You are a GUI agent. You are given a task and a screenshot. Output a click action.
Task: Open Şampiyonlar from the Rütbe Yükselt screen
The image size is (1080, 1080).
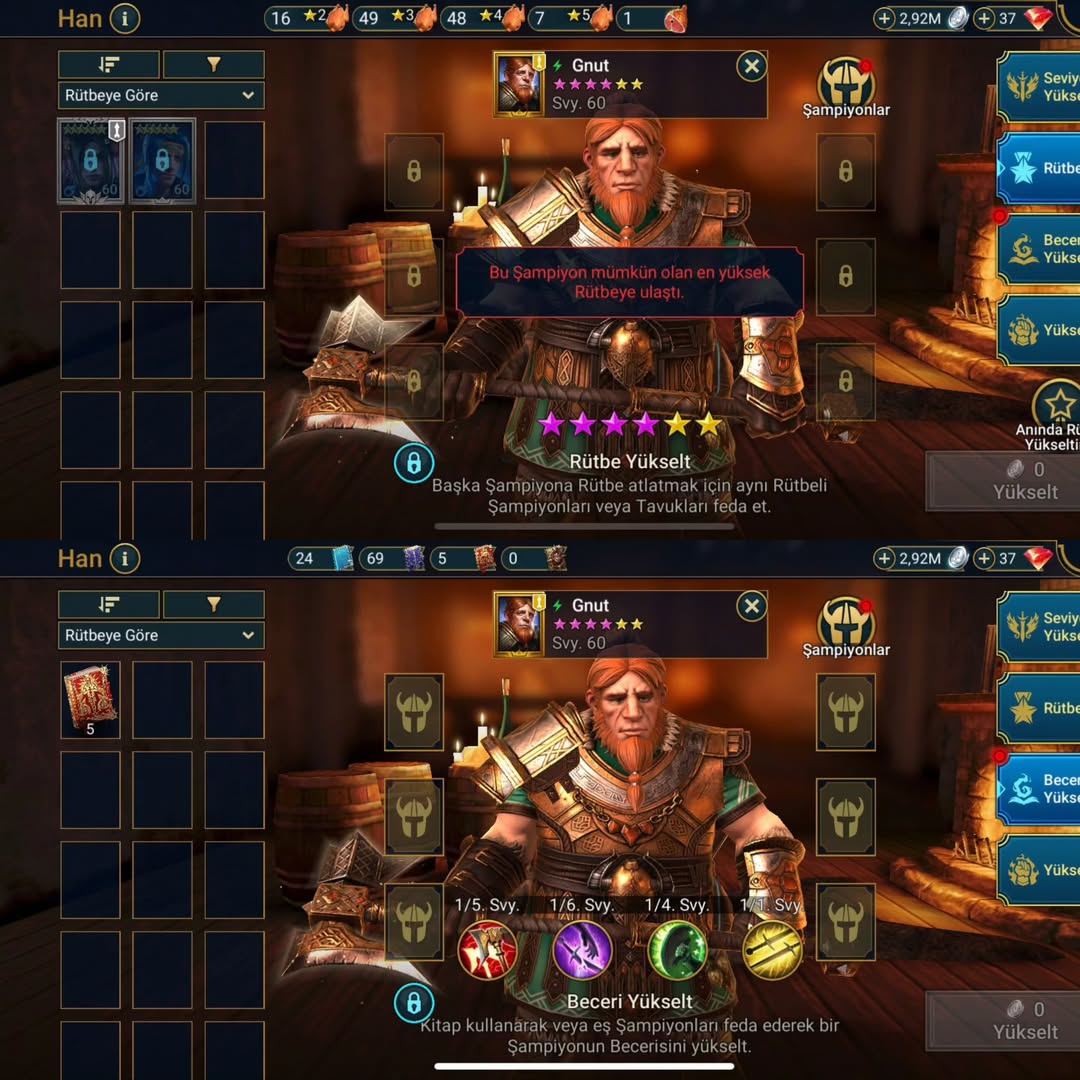click(x=846, y=86)
